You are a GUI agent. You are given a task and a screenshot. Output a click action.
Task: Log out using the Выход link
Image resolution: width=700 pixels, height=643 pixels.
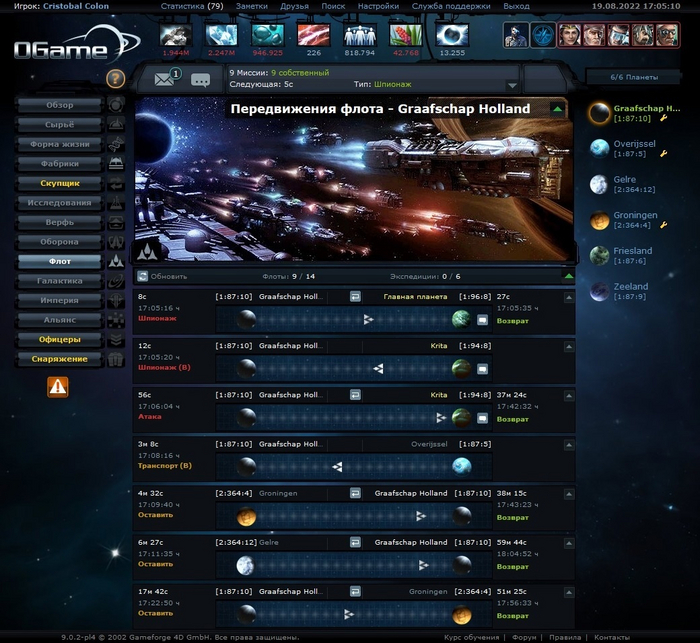[x=516, y=6]
